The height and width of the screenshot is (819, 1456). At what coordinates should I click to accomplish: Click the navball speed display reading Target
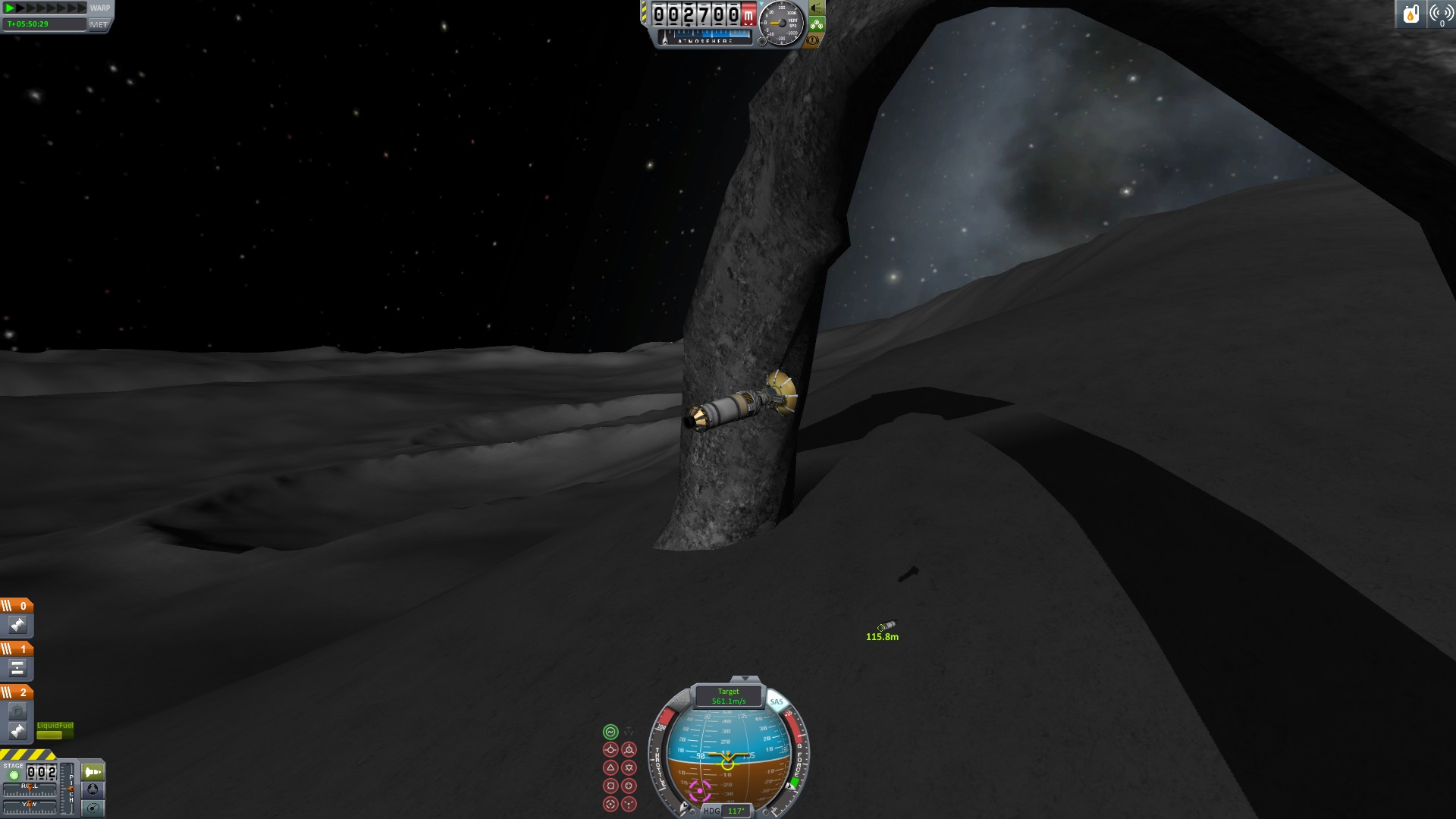pos(728,696)
